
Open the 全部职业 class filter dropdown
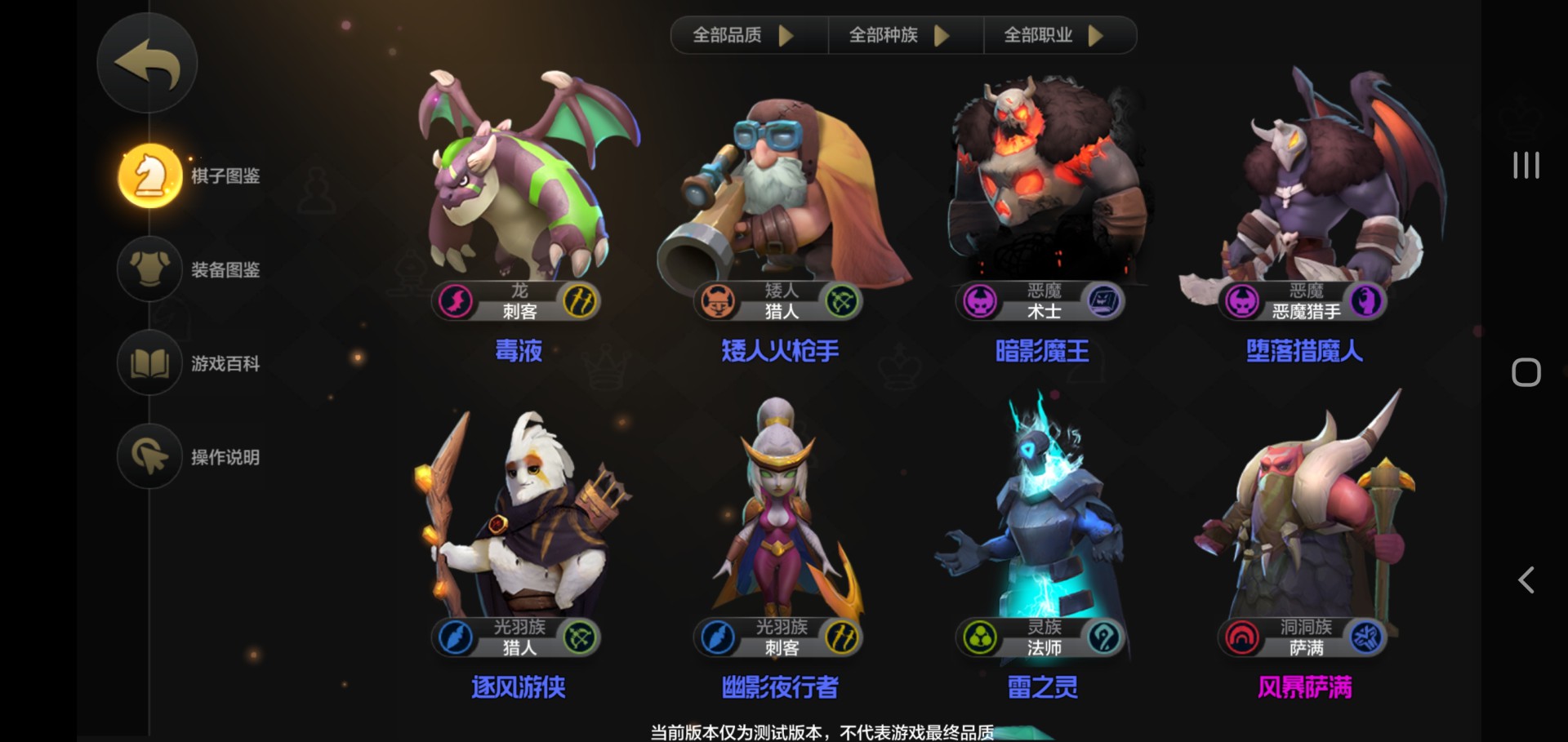coord(1053,34)
